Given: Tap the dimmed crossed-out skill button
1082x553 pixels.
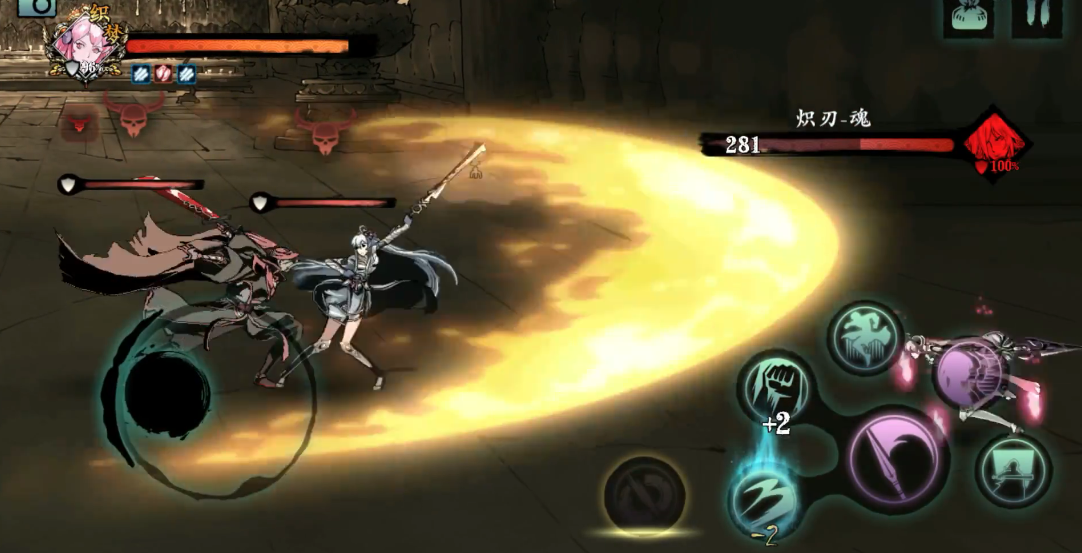Looking at the screenshot, I should coord(644,496).
